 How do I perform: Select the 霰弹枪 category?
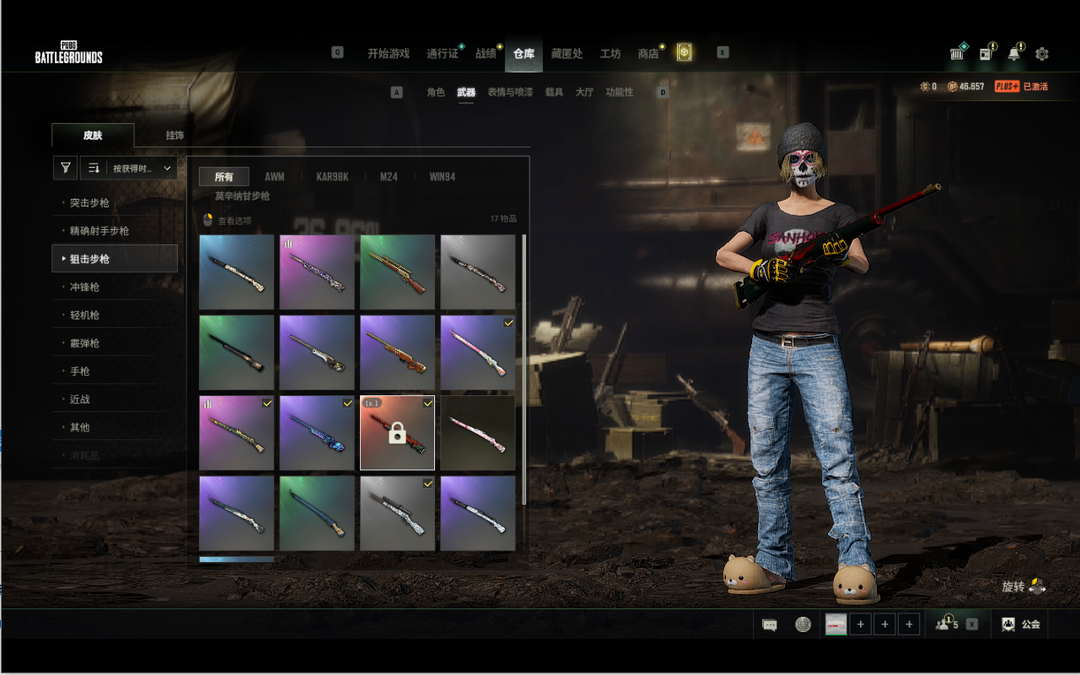coord(85,343)
